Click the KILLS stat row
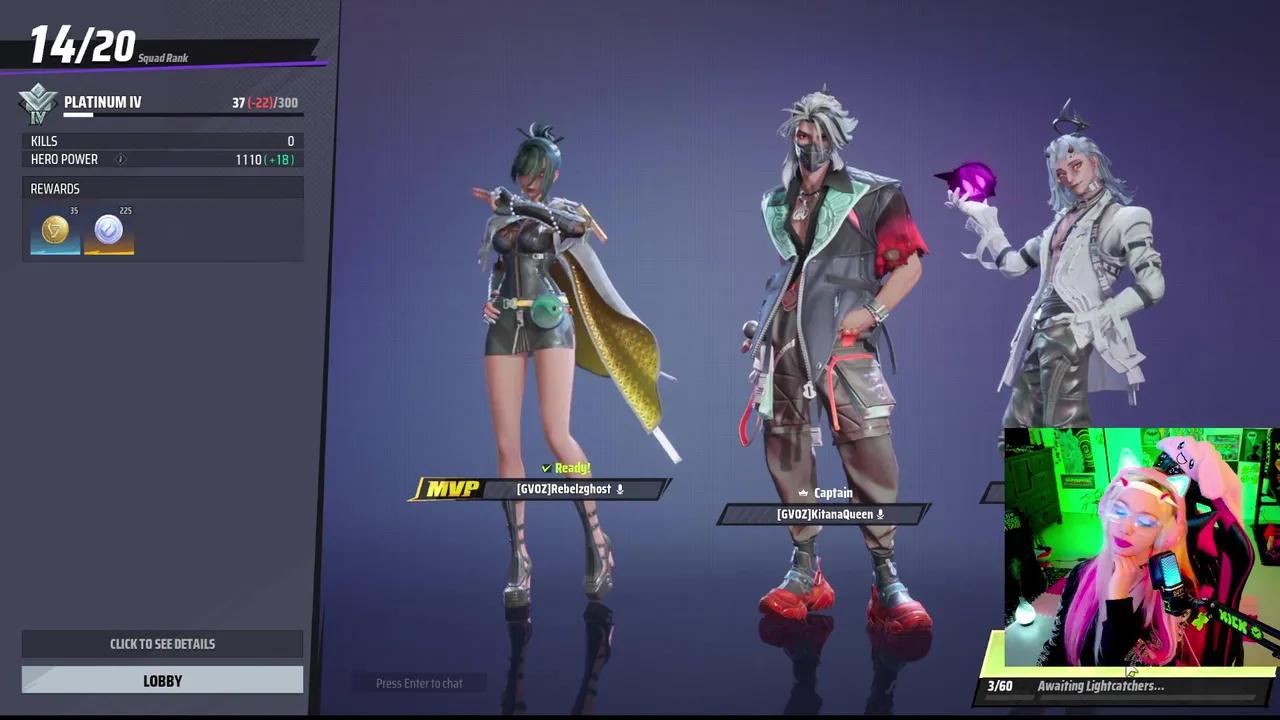The width and height of the screenshot is (1280, 720). pyautogui.click(x=160, y=141)
